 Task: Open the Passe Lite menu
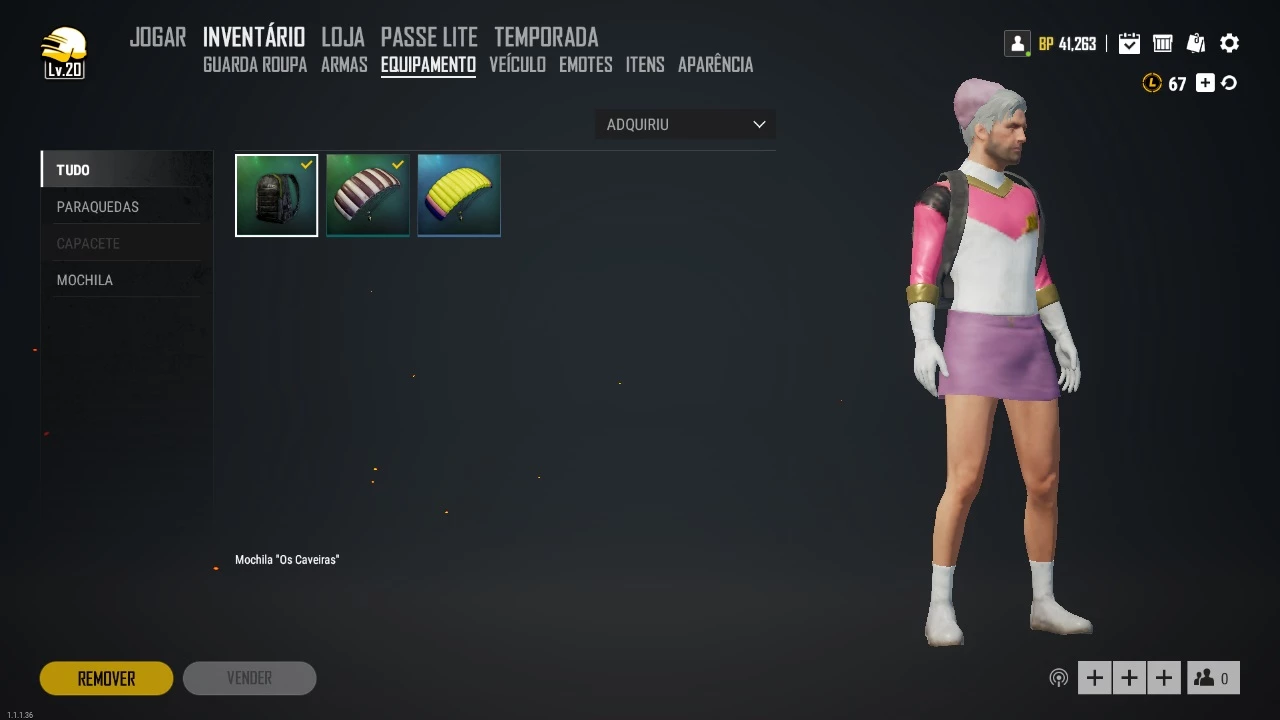coord(429,38)
